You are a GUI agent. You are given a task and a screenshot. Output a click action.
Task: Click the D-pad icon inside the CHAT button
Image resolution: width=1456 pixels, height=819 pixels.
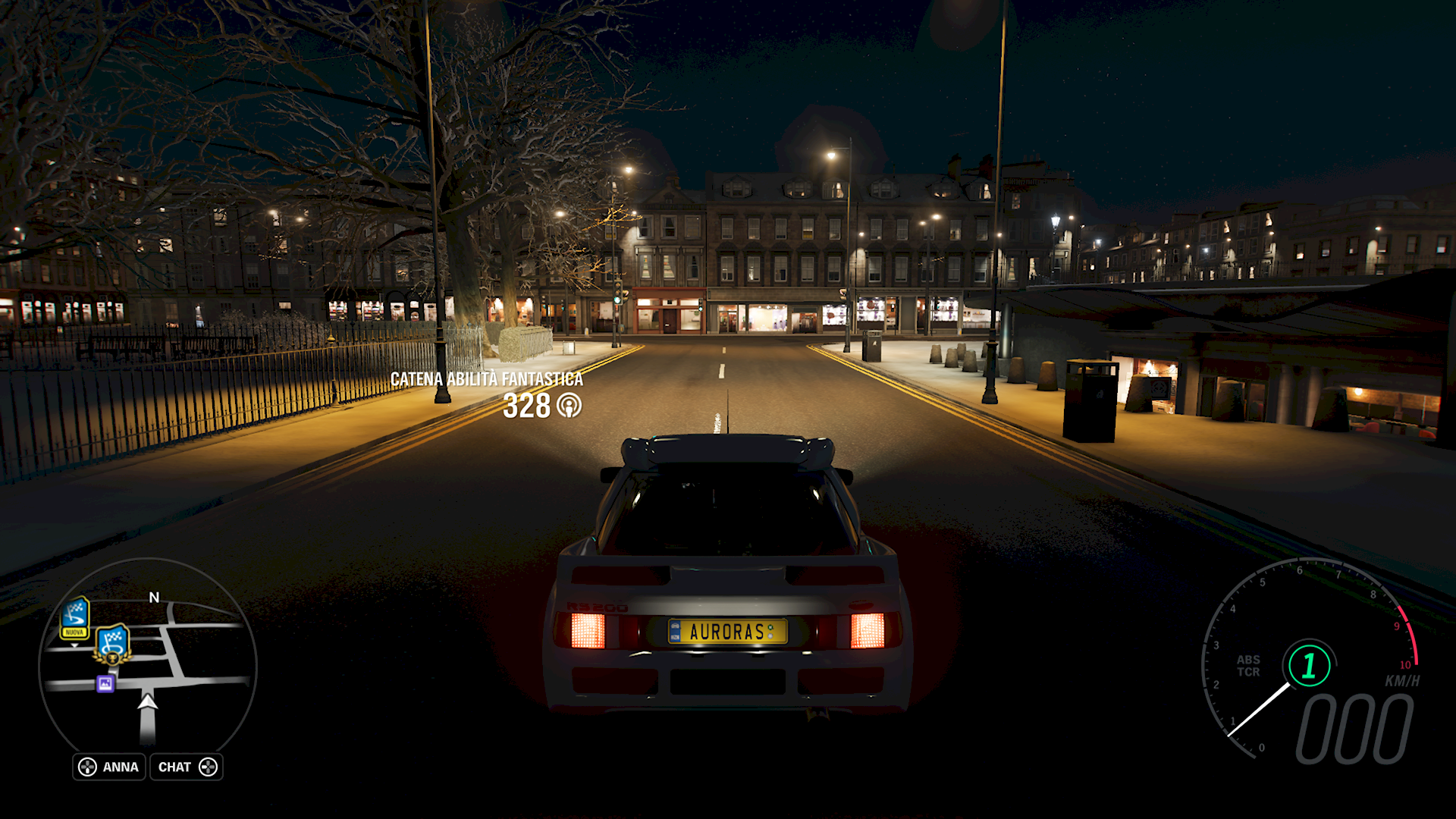208,767
